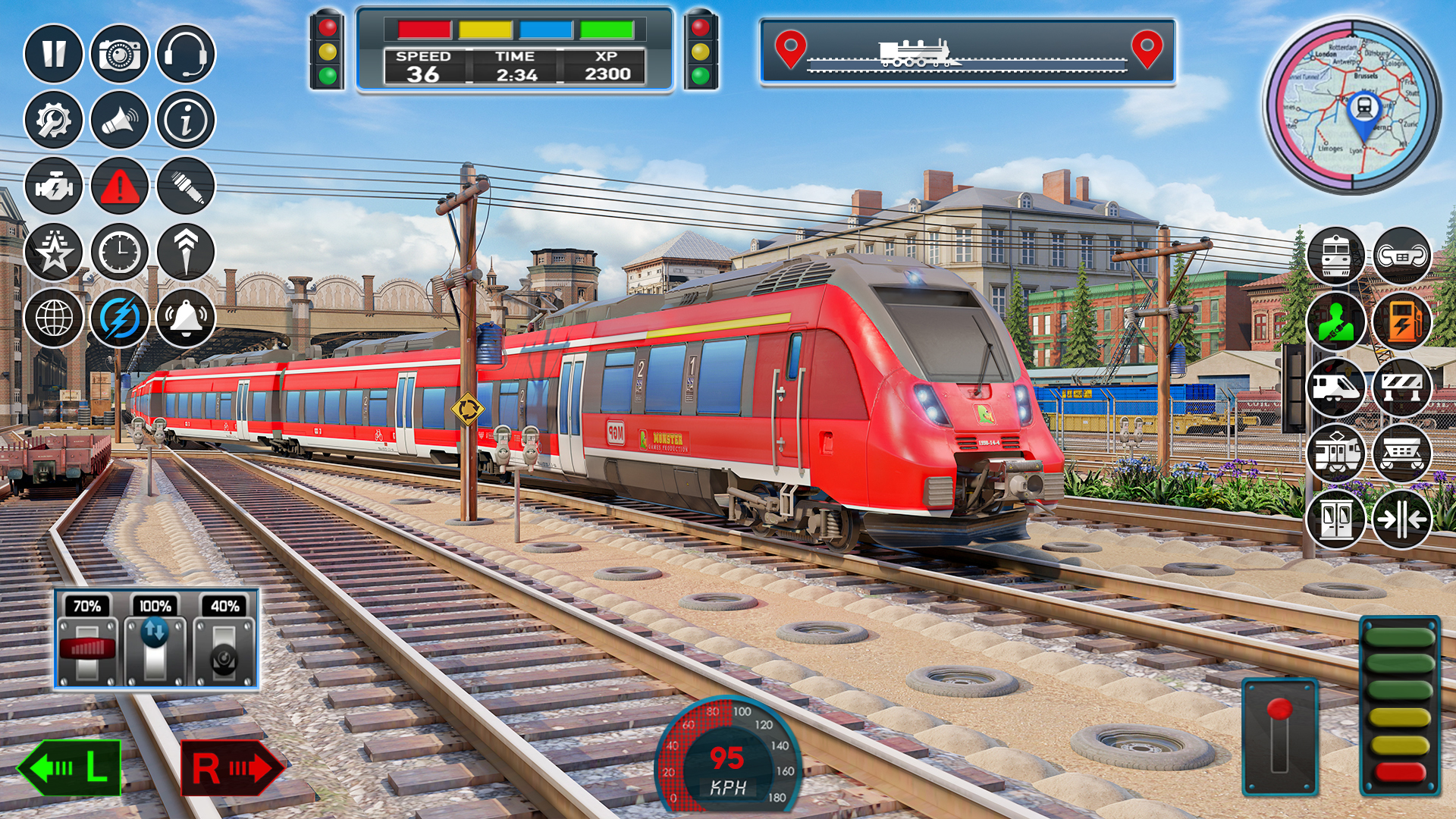Screen dimensions: 1456x819
Task: Open settings with the wrench gear icon
Action: click(x=53, y=119)
